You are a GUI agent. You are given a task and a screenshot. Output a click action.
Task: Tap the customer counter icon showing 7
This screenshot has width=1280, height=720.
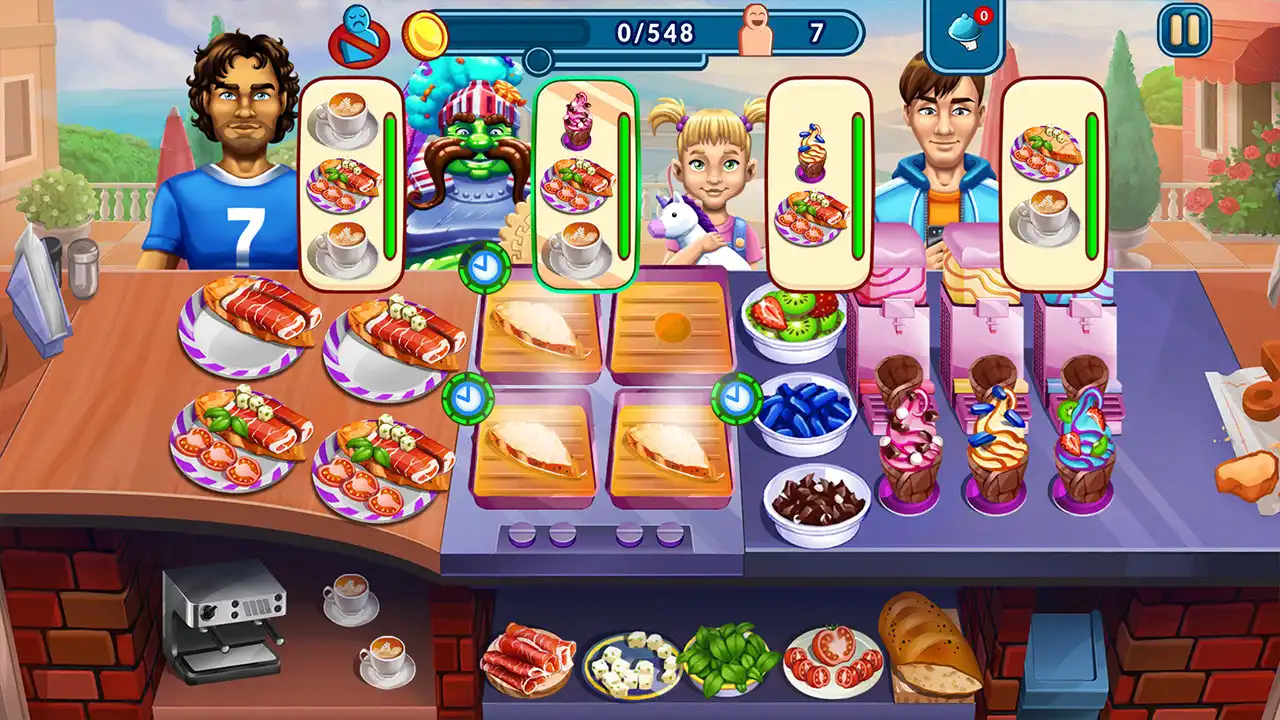coord(753,28)
